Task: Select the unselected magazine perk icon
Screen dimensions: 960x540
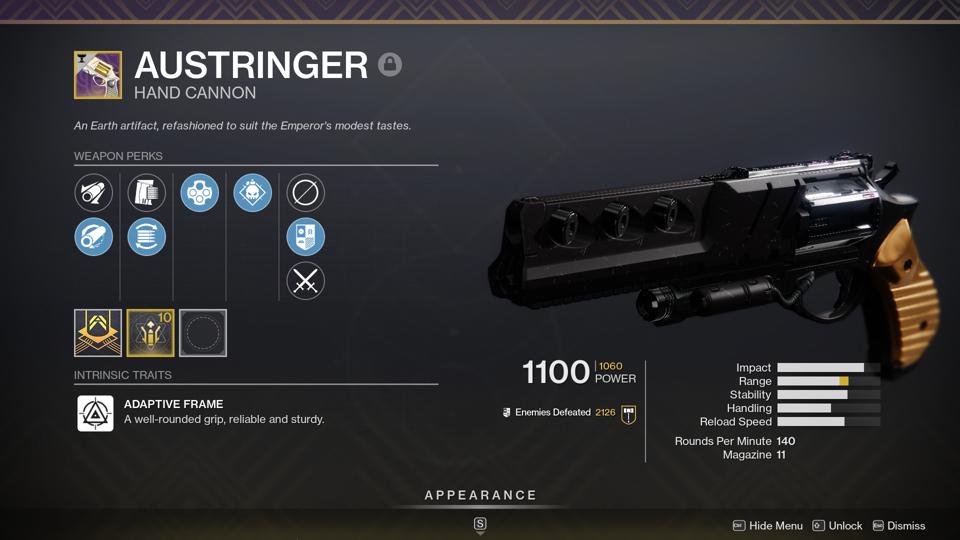Action: [147, 193]
